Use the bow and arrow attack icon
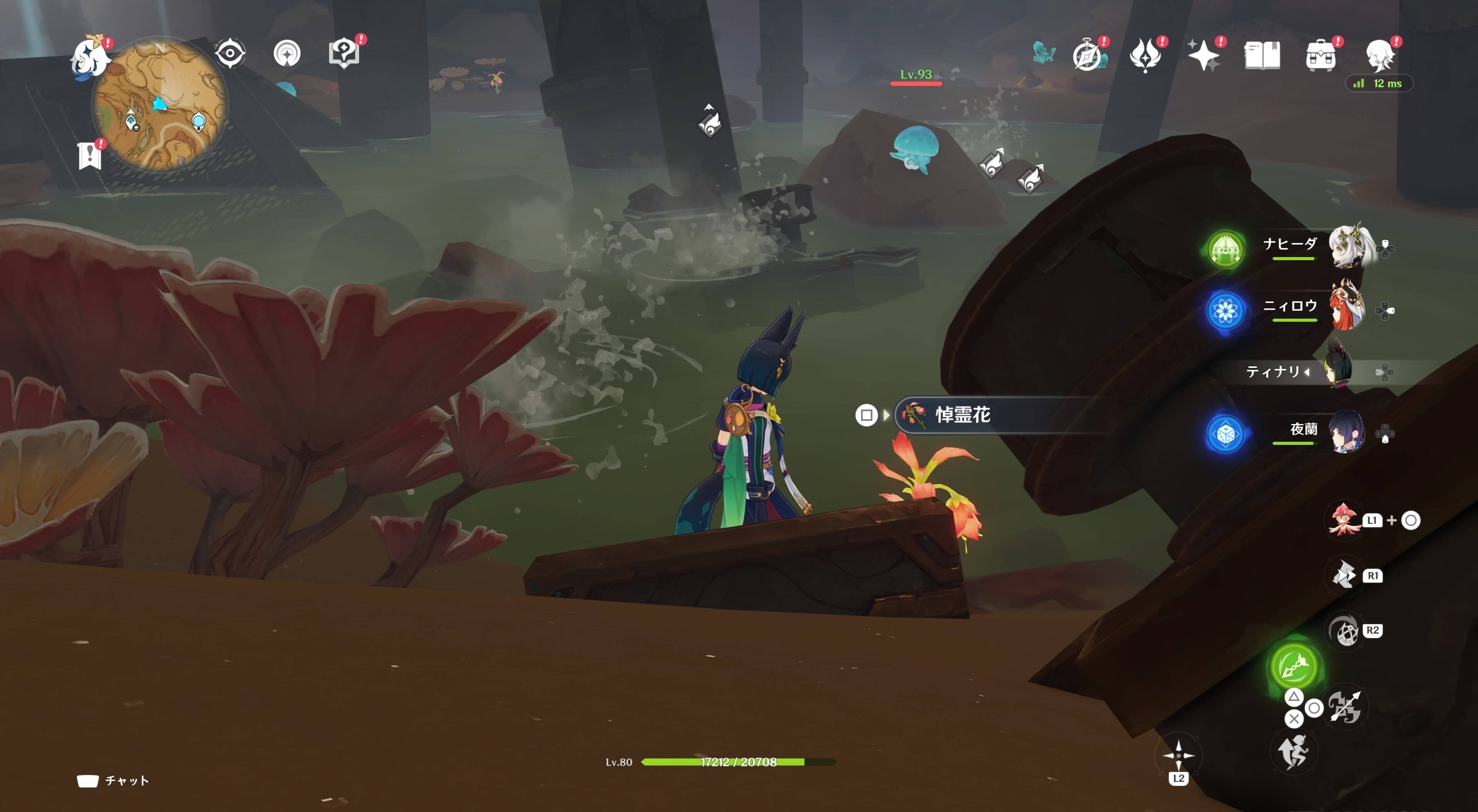This screenshot has height=812, width=1478. click(x=1345, y=707)
